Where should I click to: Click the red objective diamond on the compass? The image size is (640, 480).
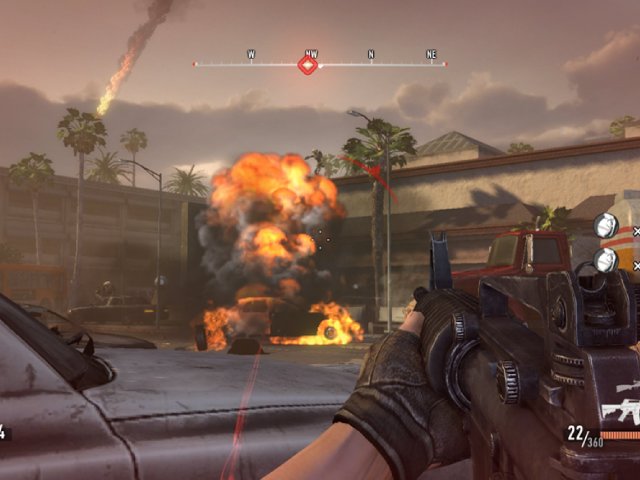click(x=308, y=65)
